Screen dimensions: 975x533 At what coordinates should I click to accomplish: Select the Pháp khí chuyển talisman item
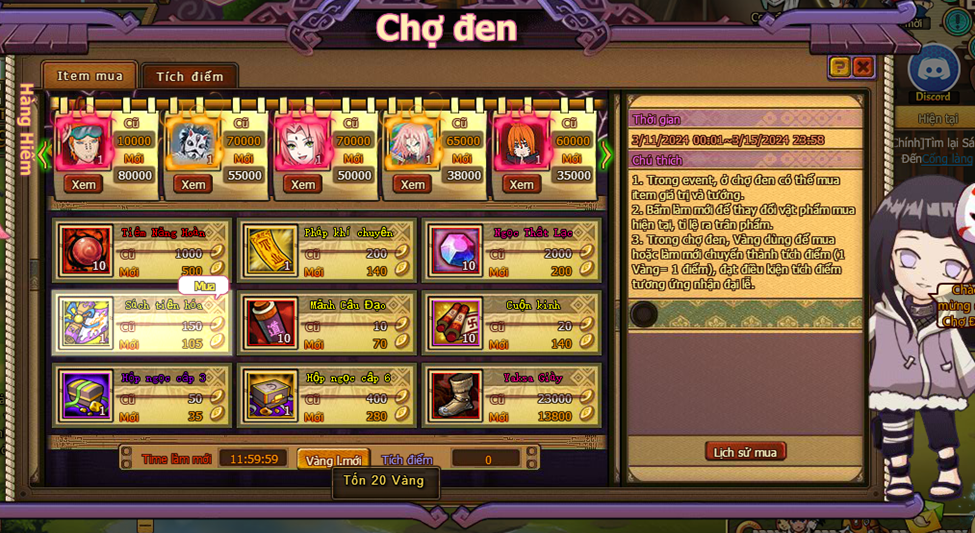coord(271,251)
